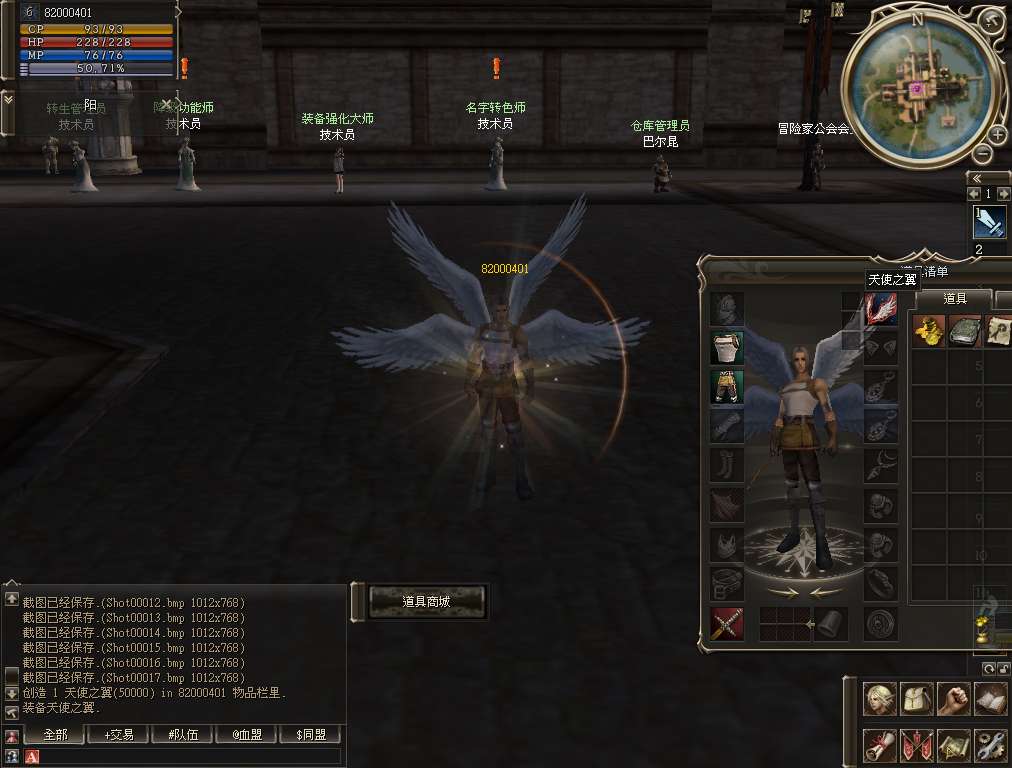Switch to the 道具 tab in inventory

955,298
